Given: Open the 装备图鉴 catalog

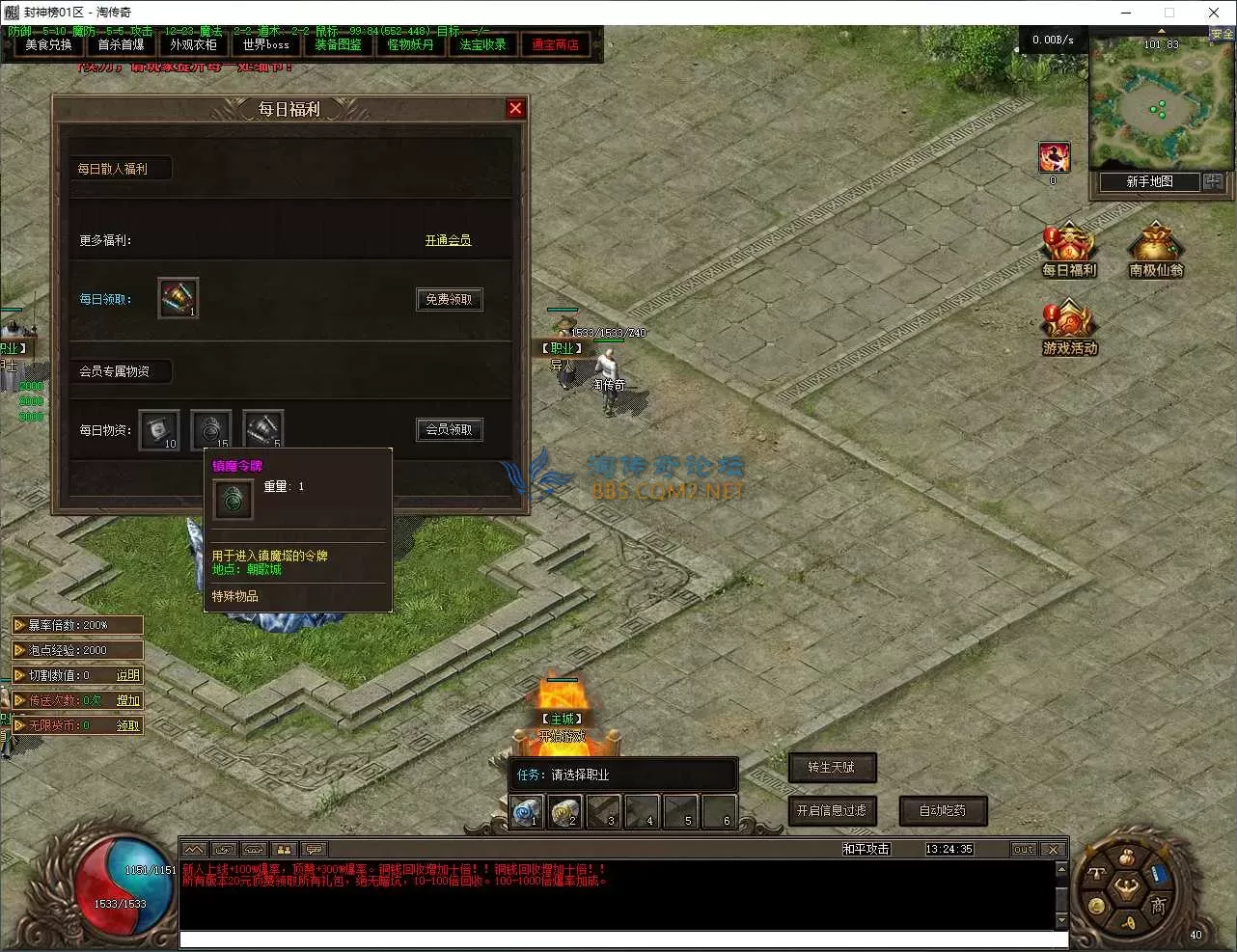Looking at the screenshot, I should [x=338, y=44].
